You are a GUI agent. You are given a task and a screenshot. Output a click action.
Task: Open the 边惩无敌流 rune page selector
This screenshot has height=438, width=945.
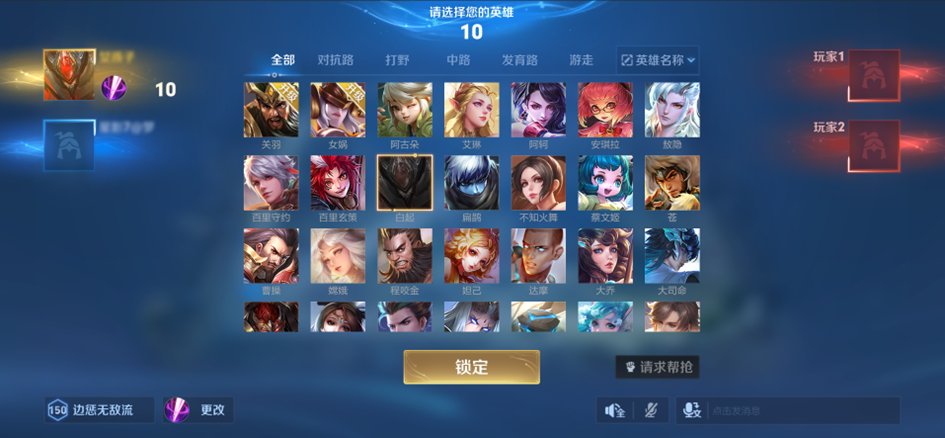99,410
